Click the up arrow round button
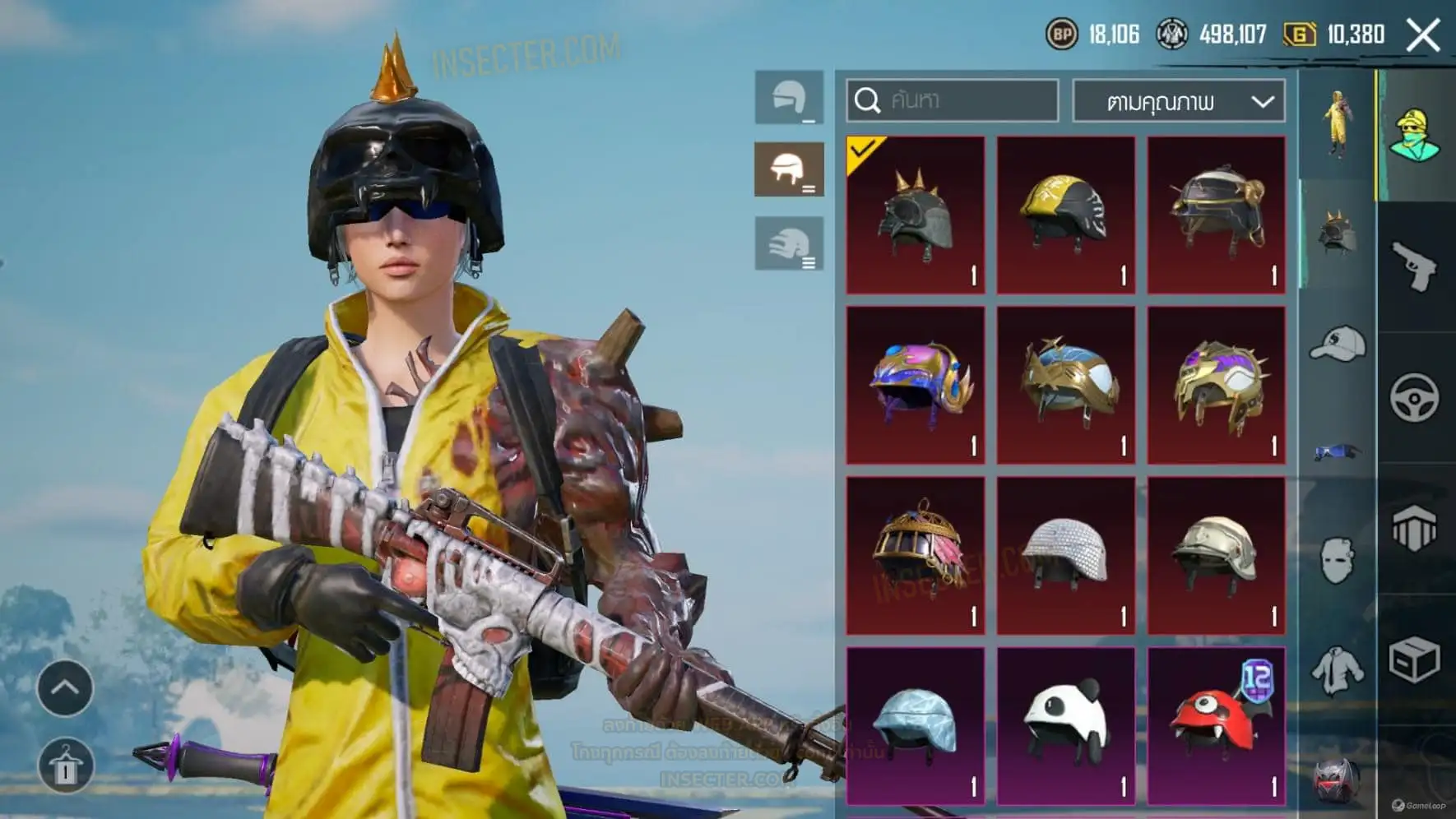This screenshot has height=819, width=1456. point(65,687)
